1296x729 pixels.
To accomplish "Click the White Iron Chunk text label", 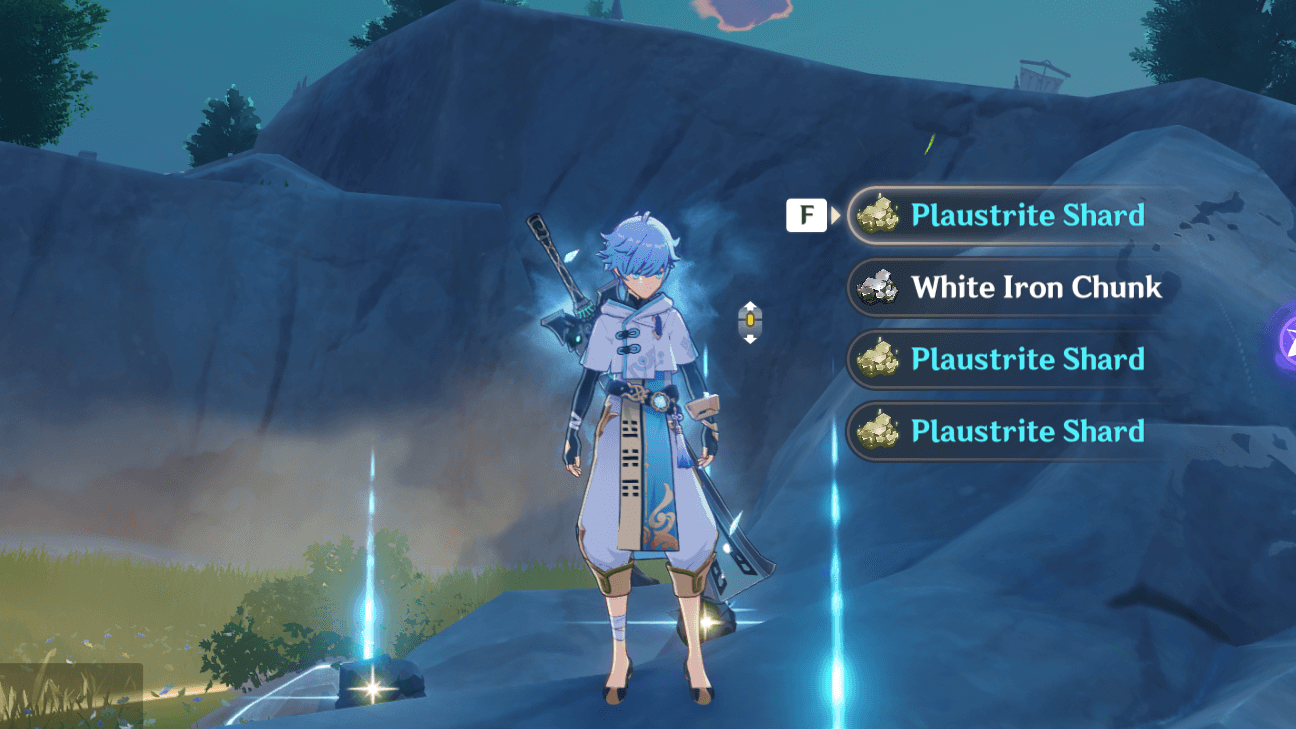I will [1037, 288].
